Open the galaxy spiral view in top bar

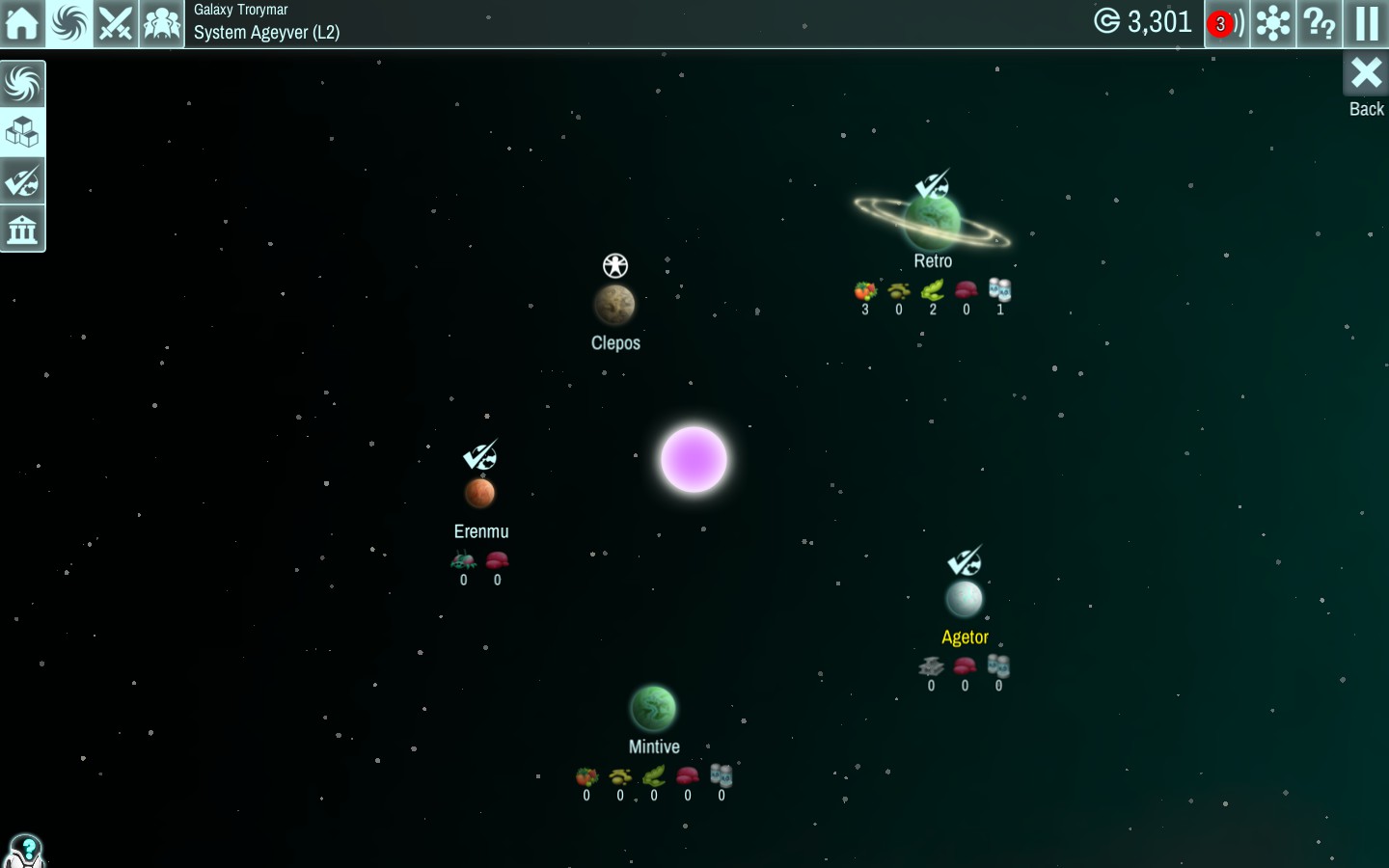click(x=69, y=23)
